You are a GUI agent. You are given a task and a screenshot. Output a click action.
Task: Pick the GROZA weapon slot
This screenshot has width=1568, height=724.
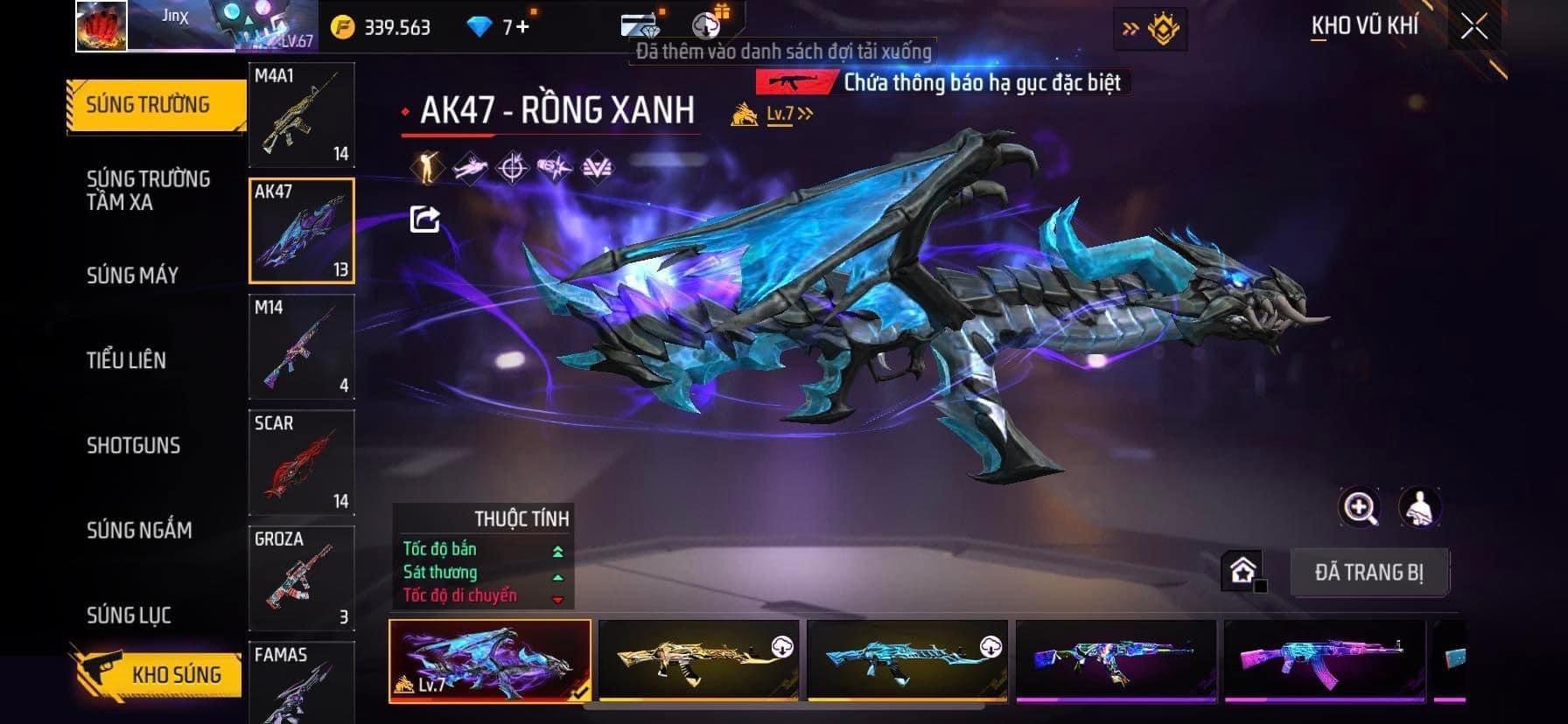click(x=302, y=578)
